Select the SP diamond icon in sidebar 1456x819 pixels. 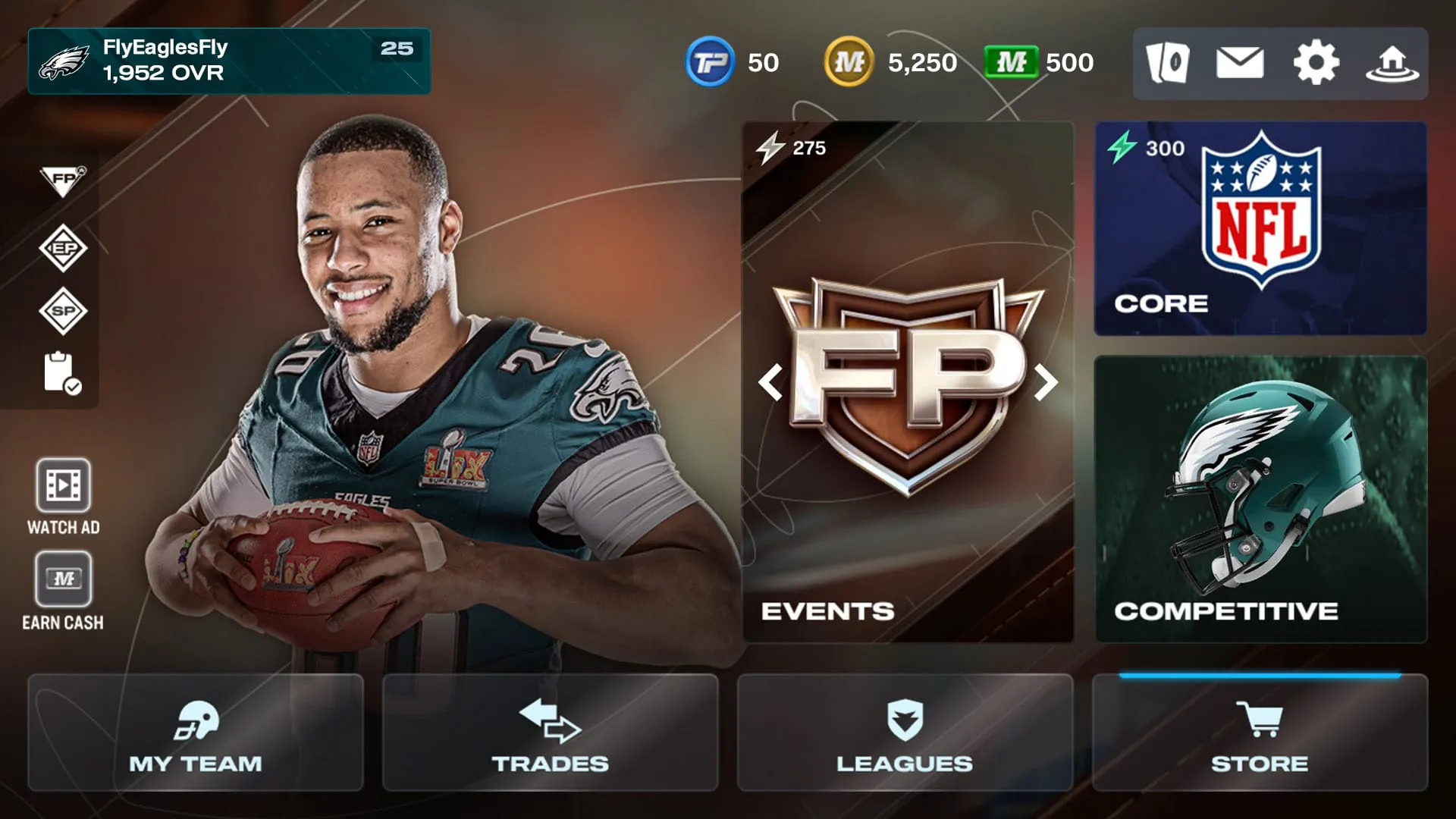(64, 311)
